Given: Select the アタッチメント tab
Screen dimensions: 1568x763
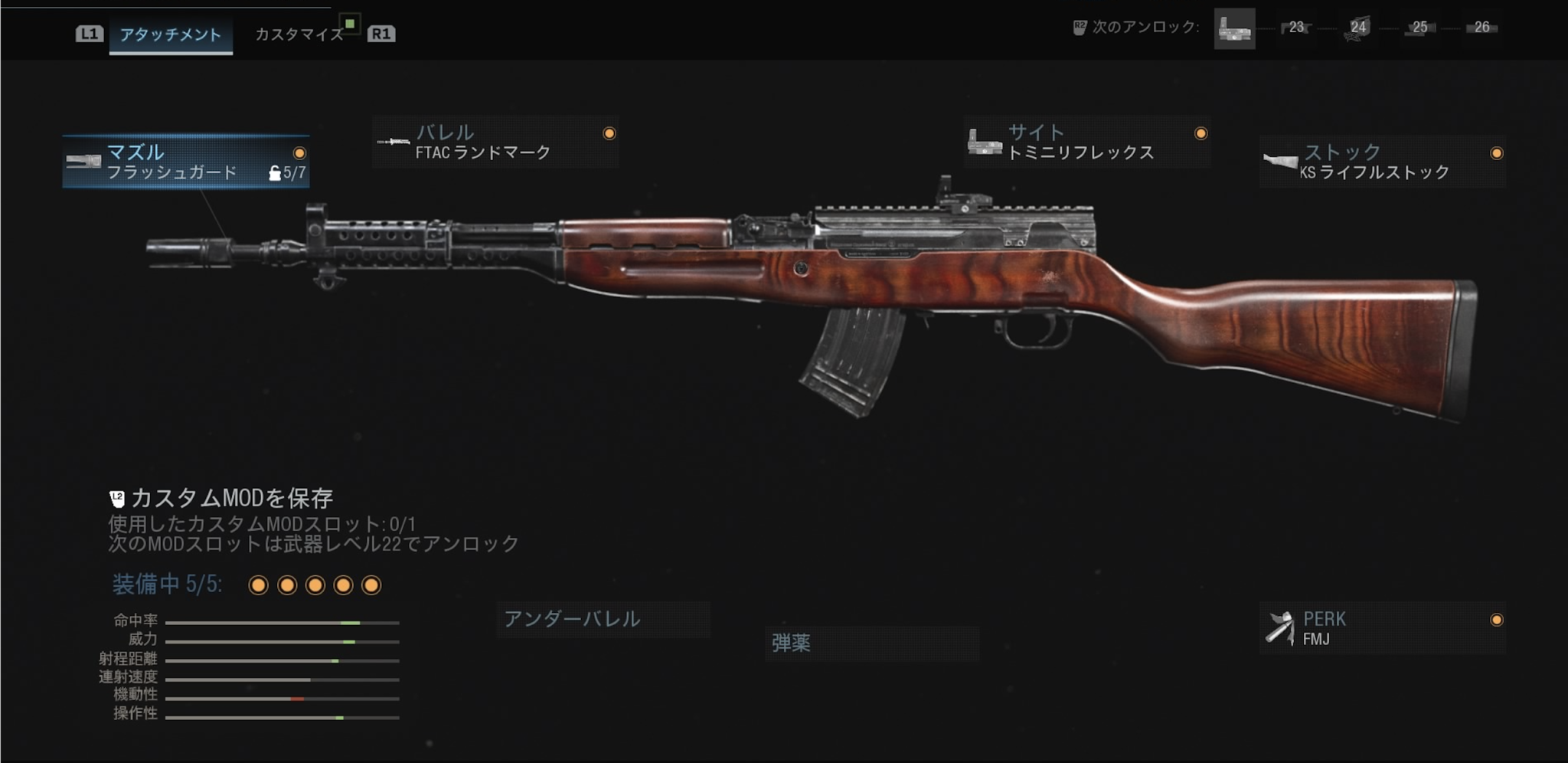Looking at the screenshot, I should [170, 34].
